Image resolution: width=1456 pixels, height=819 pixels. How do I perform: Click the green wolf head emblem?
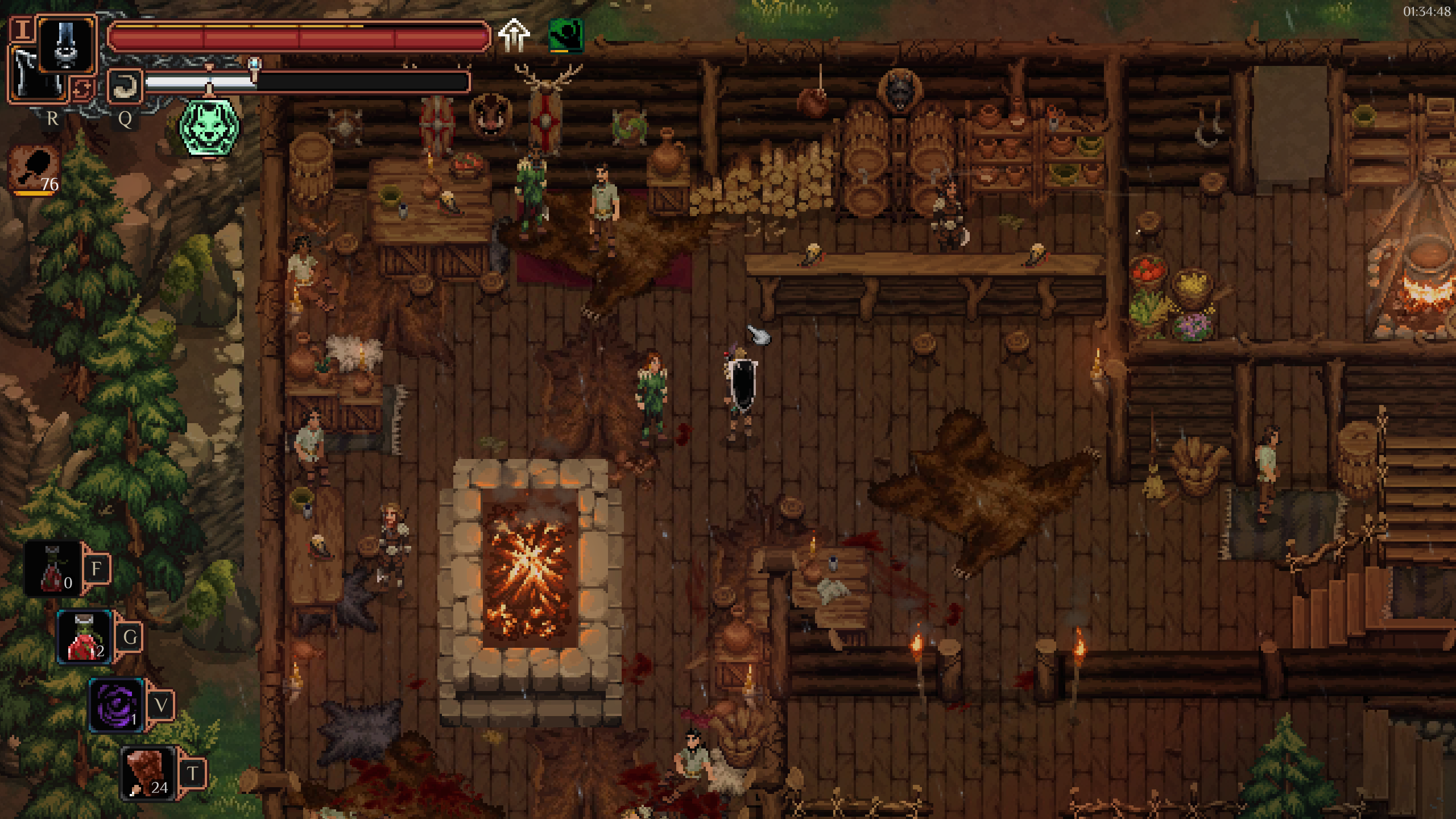209,127
